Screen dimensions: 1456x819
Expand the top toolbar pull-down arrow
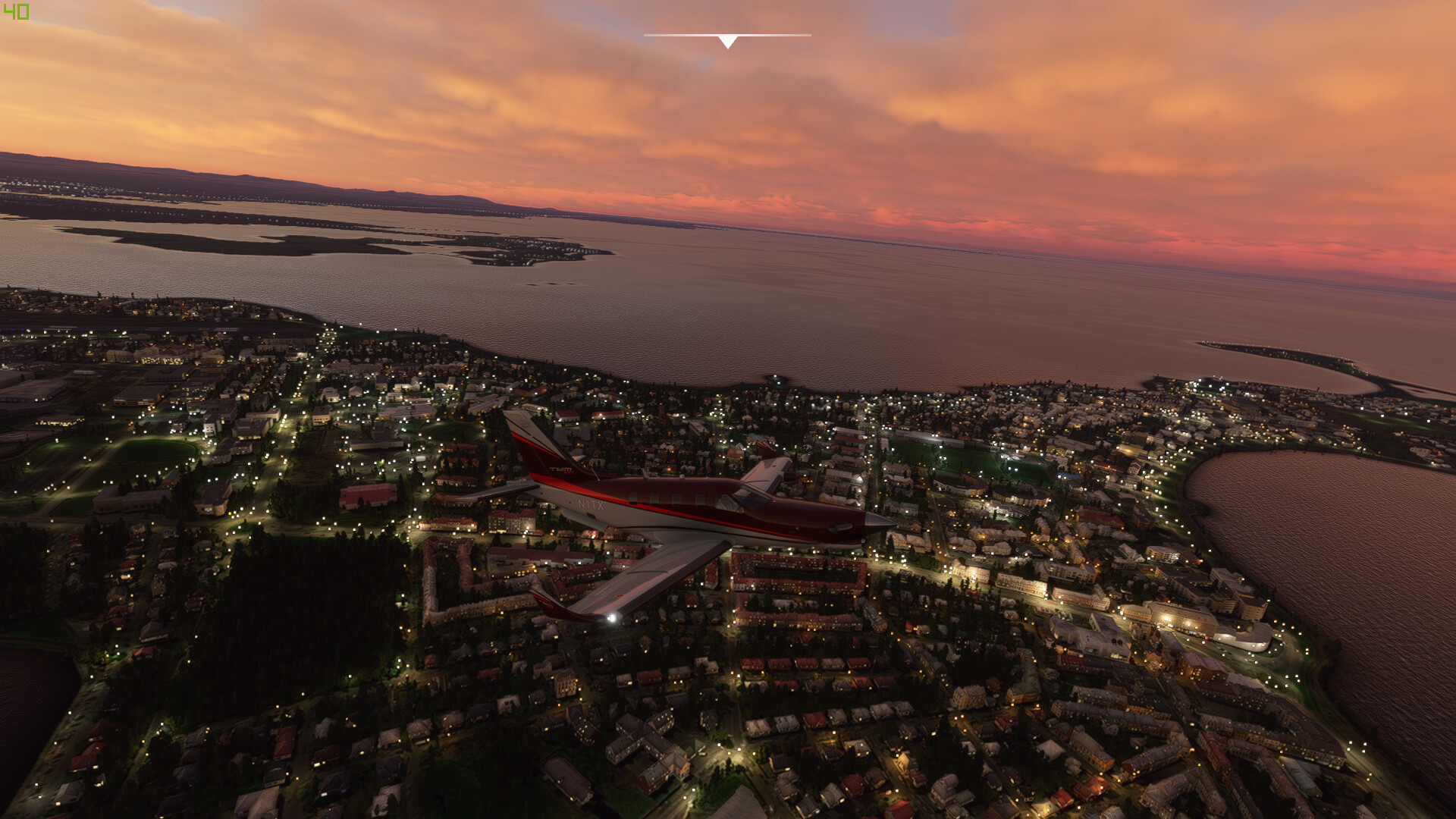click(x=727, y=42)
